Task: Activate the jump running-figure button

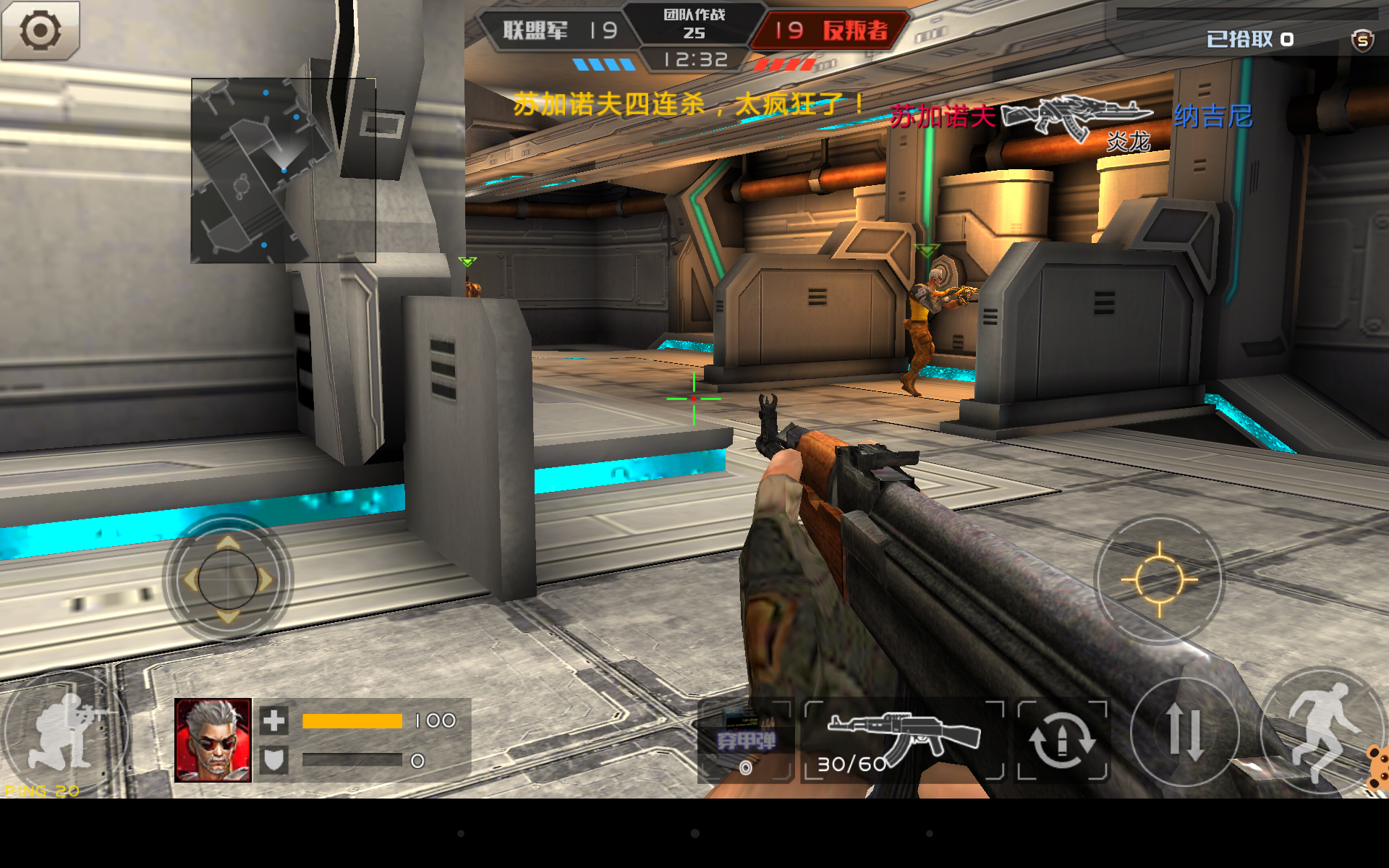Action: pyautogui.click(x=1320, y=731)
